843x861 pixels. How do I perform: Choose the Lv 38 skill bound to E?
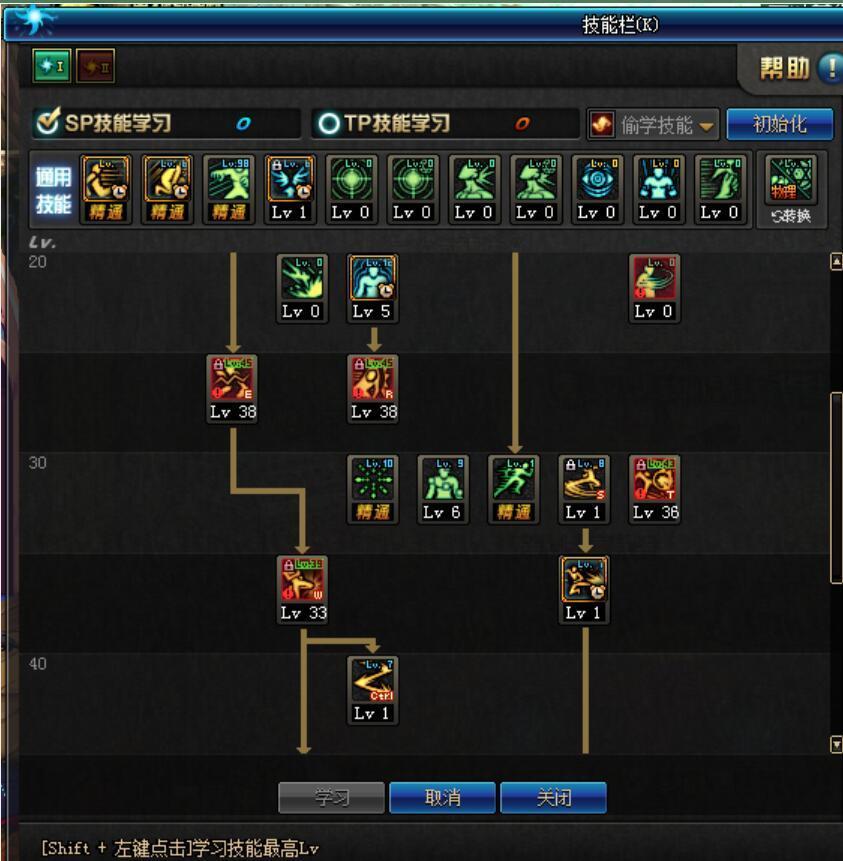(x=233, y=380)
